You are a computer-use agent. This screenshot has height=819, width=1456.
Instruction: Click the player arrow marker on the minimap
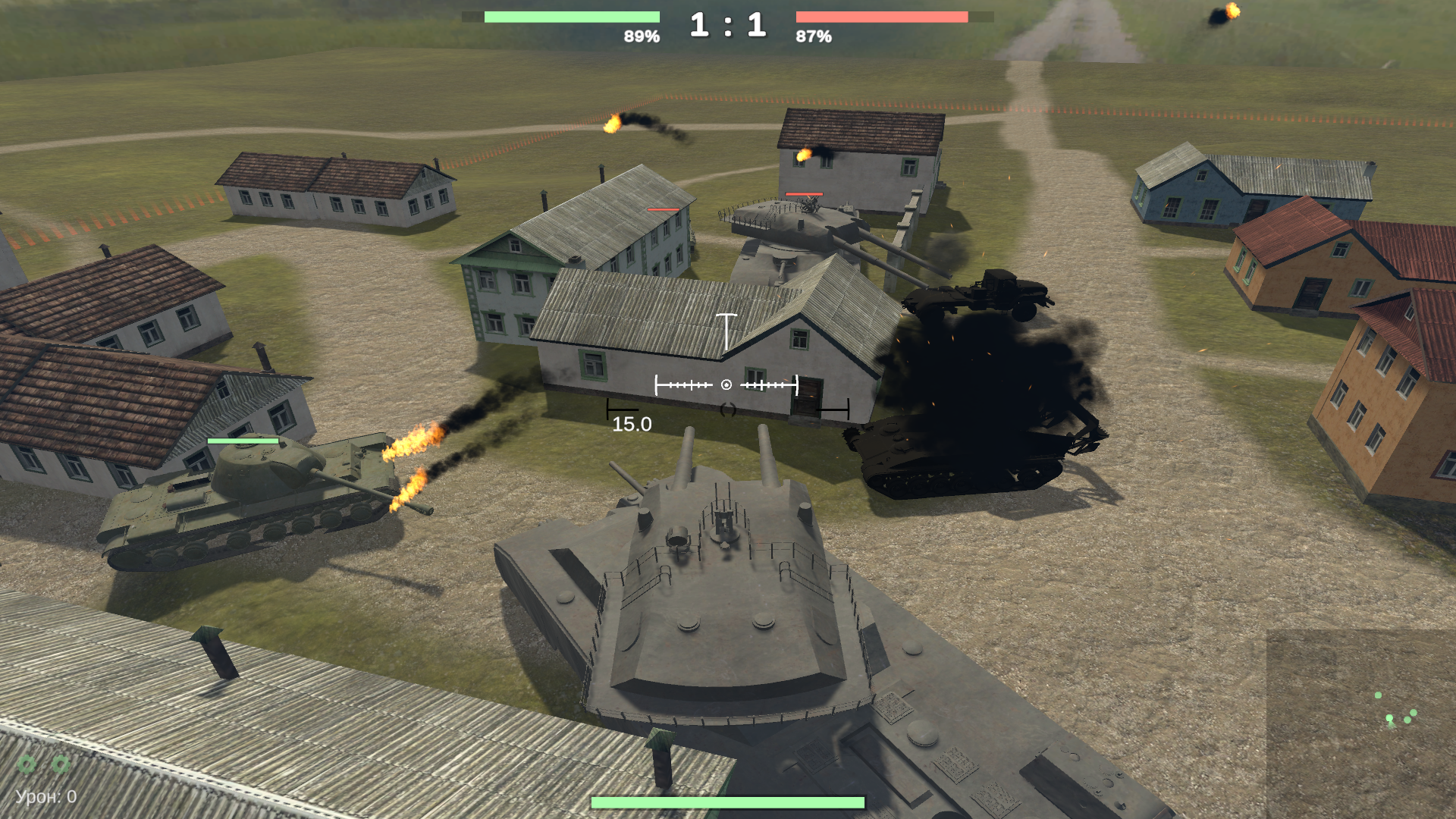[x=1390, y=718]
